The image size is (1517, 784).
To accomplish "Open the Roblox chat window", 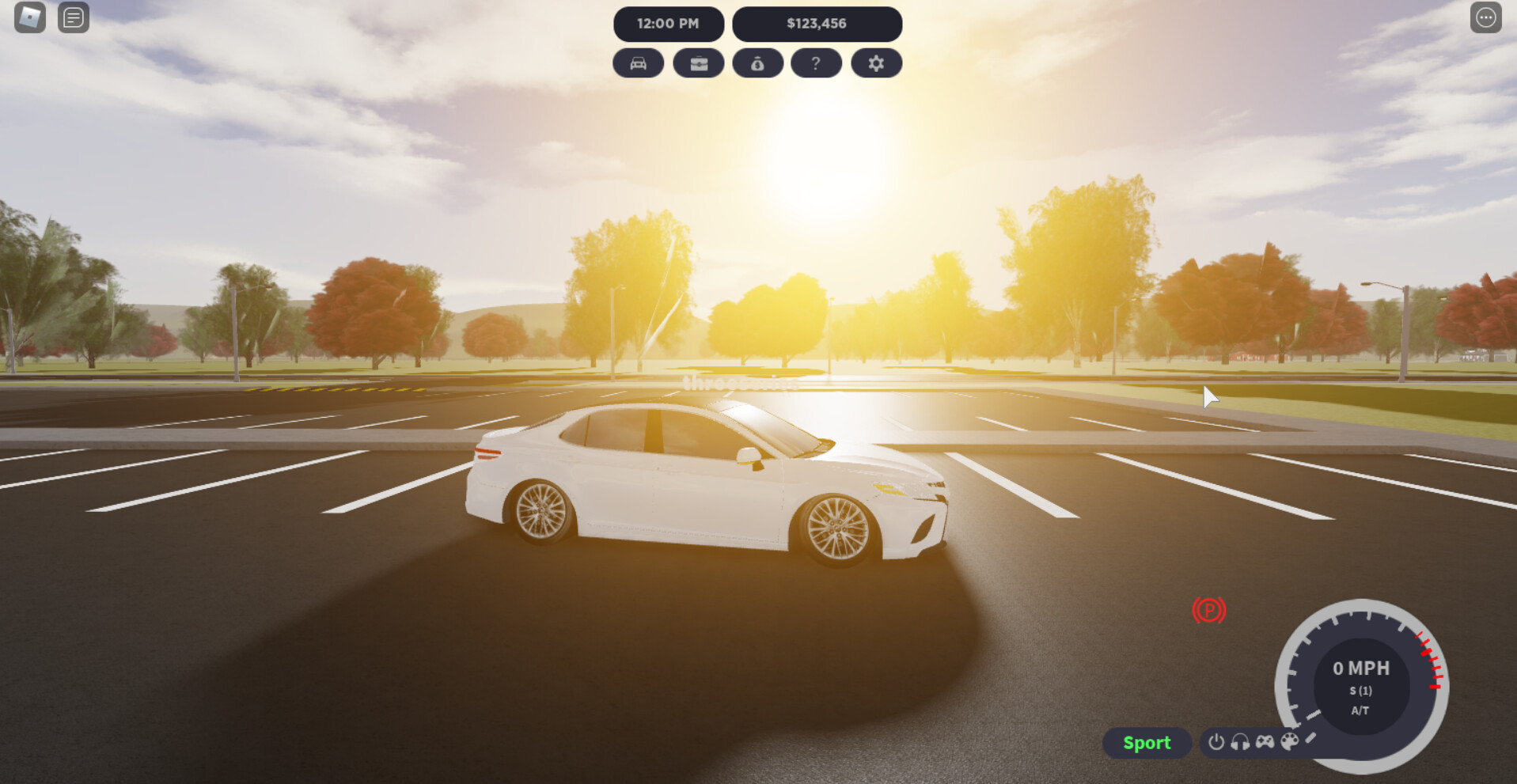I will click(x=74, y=17).
